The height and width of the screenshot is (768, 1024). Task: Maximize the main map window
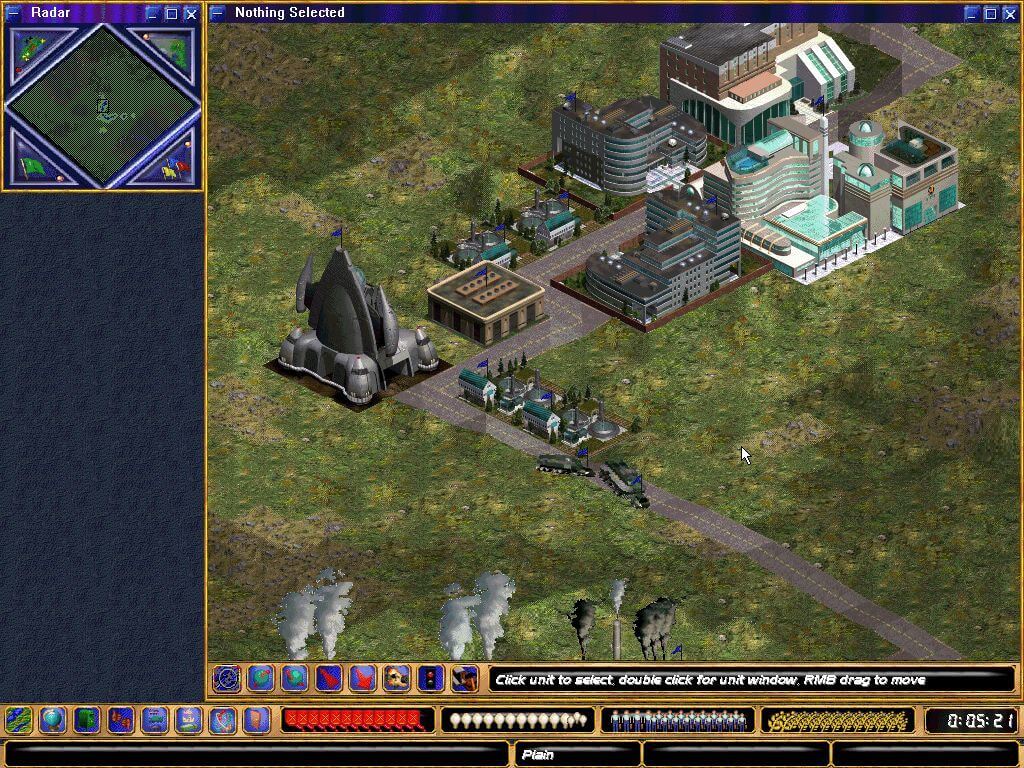[990, 14]
